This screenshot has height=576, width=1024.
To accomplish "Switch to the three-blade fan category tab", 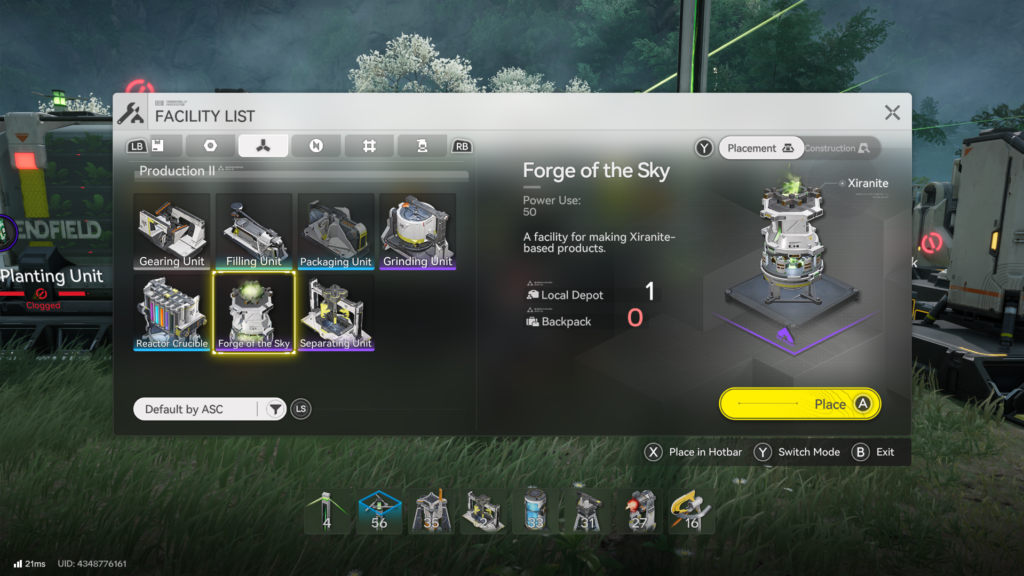I will pyautogui.click(x=263, y=146).
